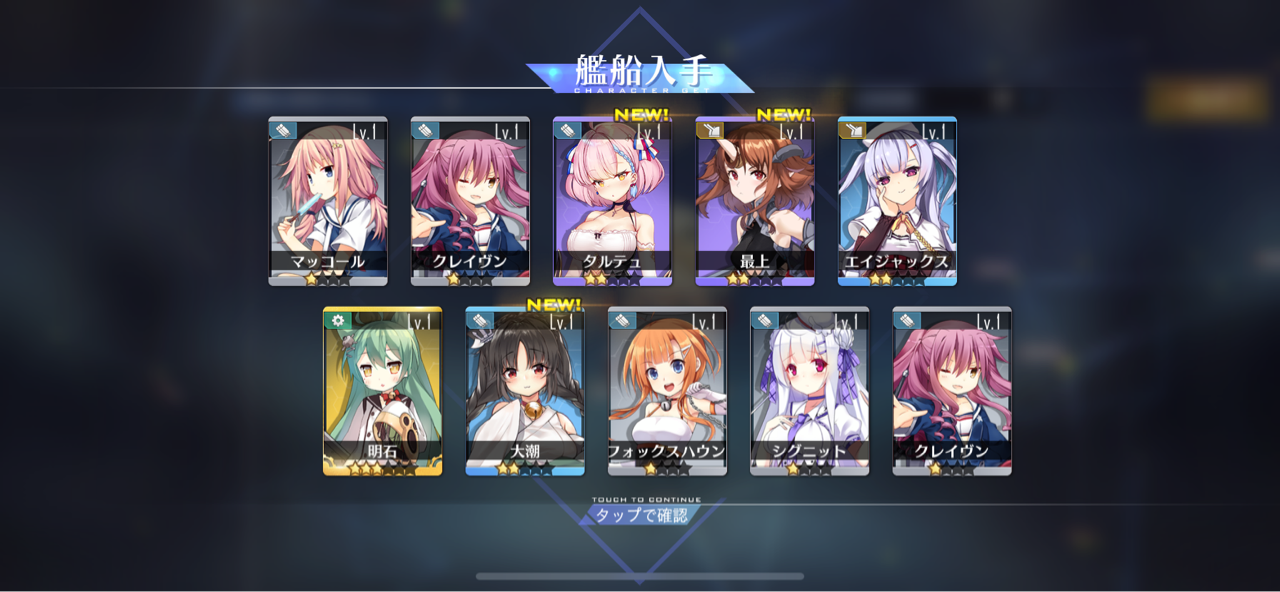Screen dimensions: 1280x592
Task: Select the マッコール ship card
Action: (x=327, y=201)
